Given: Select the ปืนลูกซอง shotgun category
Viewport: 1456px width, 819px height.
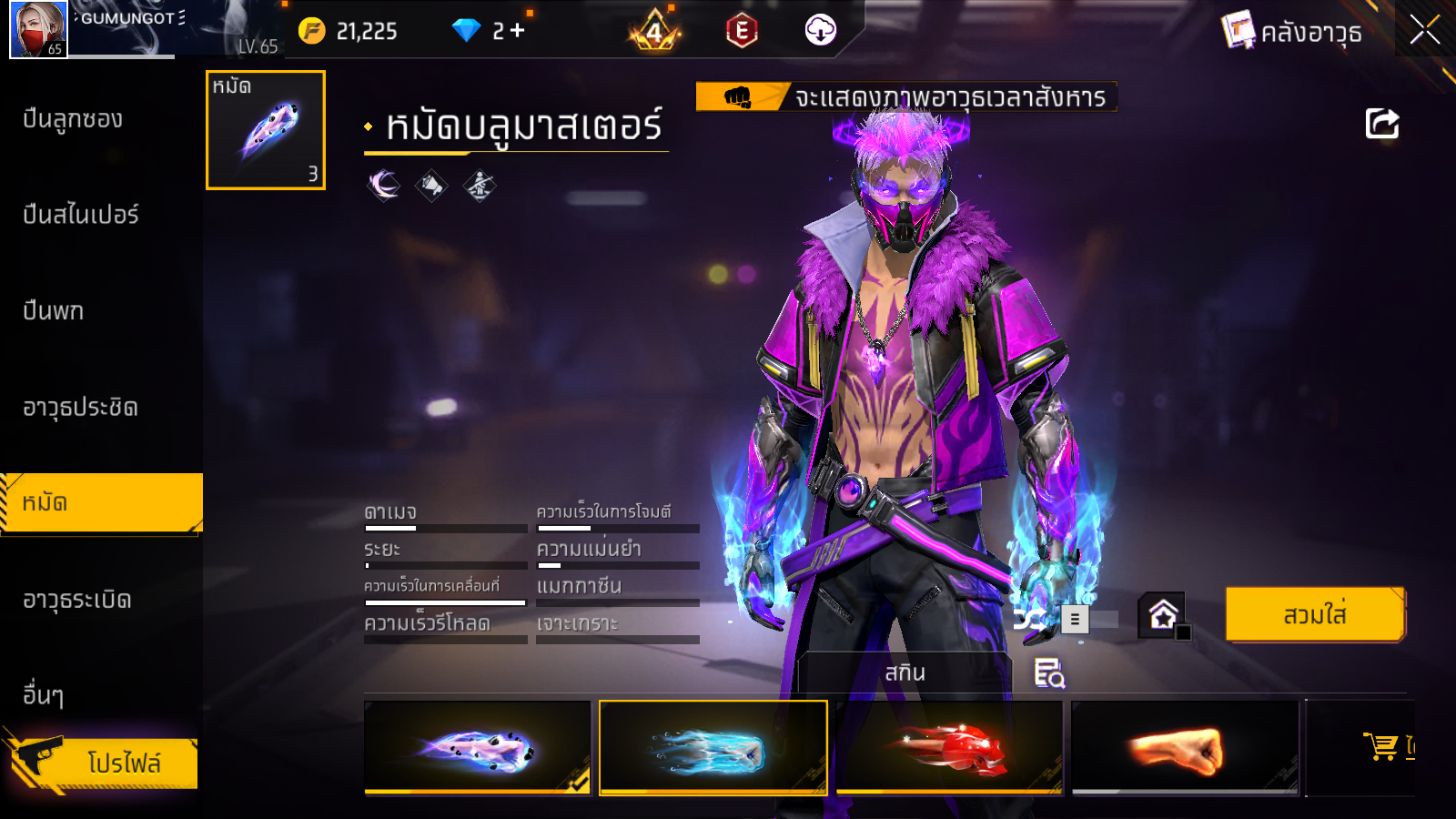Looking at the screenshot, I should tap(73, 119).
